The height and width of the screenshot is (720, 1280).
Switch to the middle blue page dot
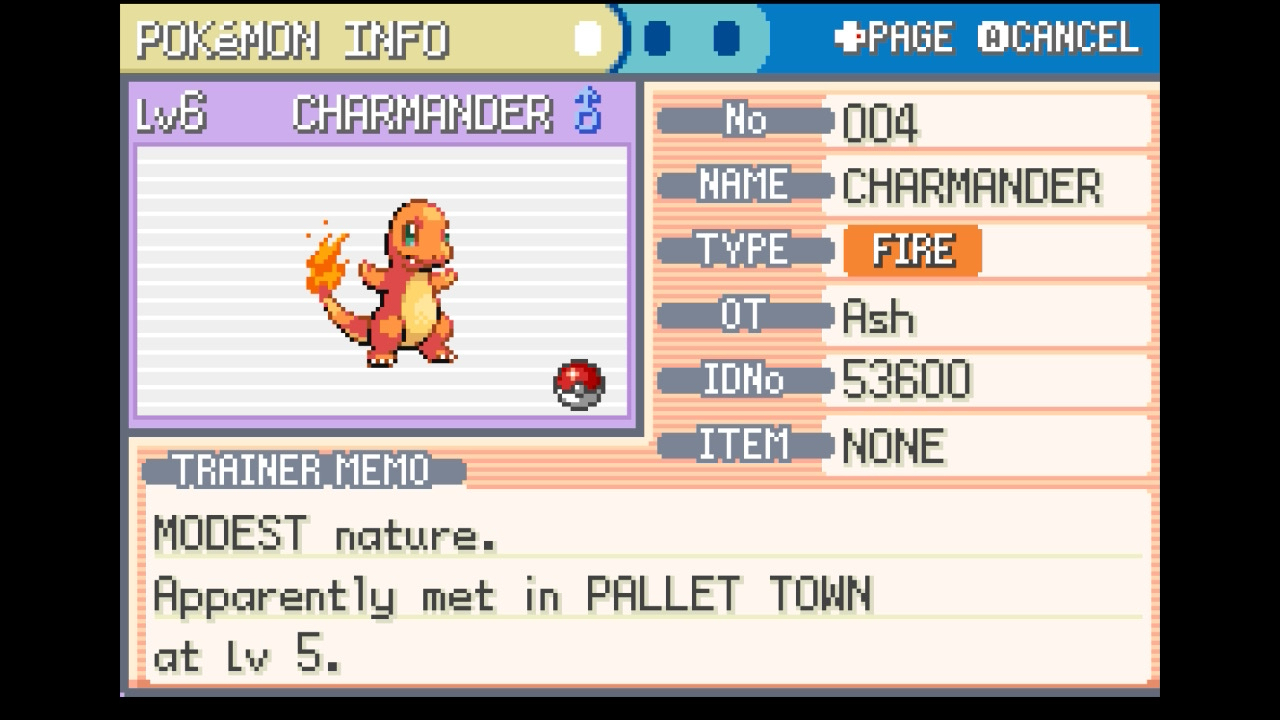[657, 39]
